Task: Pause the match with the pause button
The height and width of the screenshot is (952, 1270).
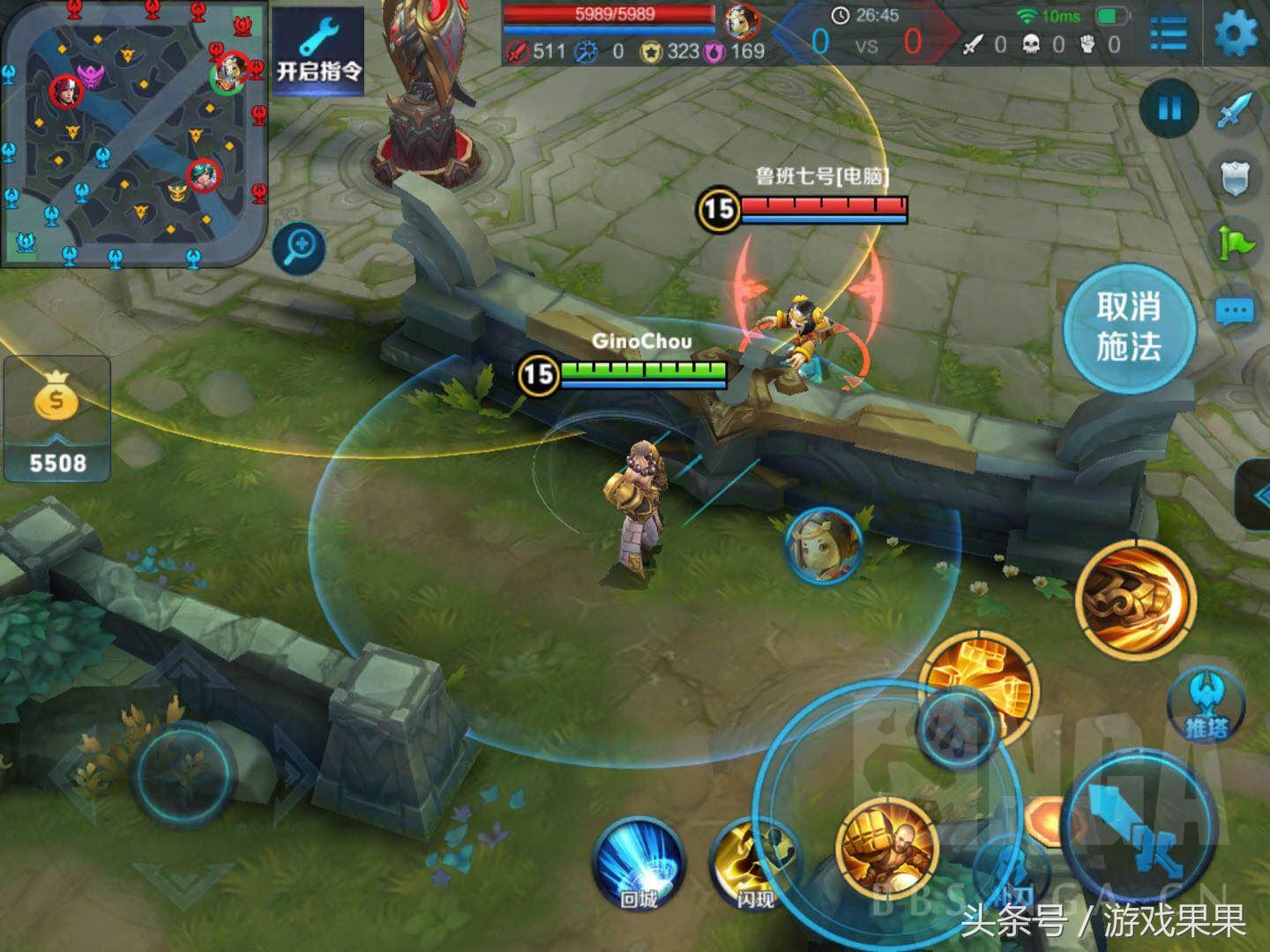Action: pyautogui.click(x=1169, y=109)
